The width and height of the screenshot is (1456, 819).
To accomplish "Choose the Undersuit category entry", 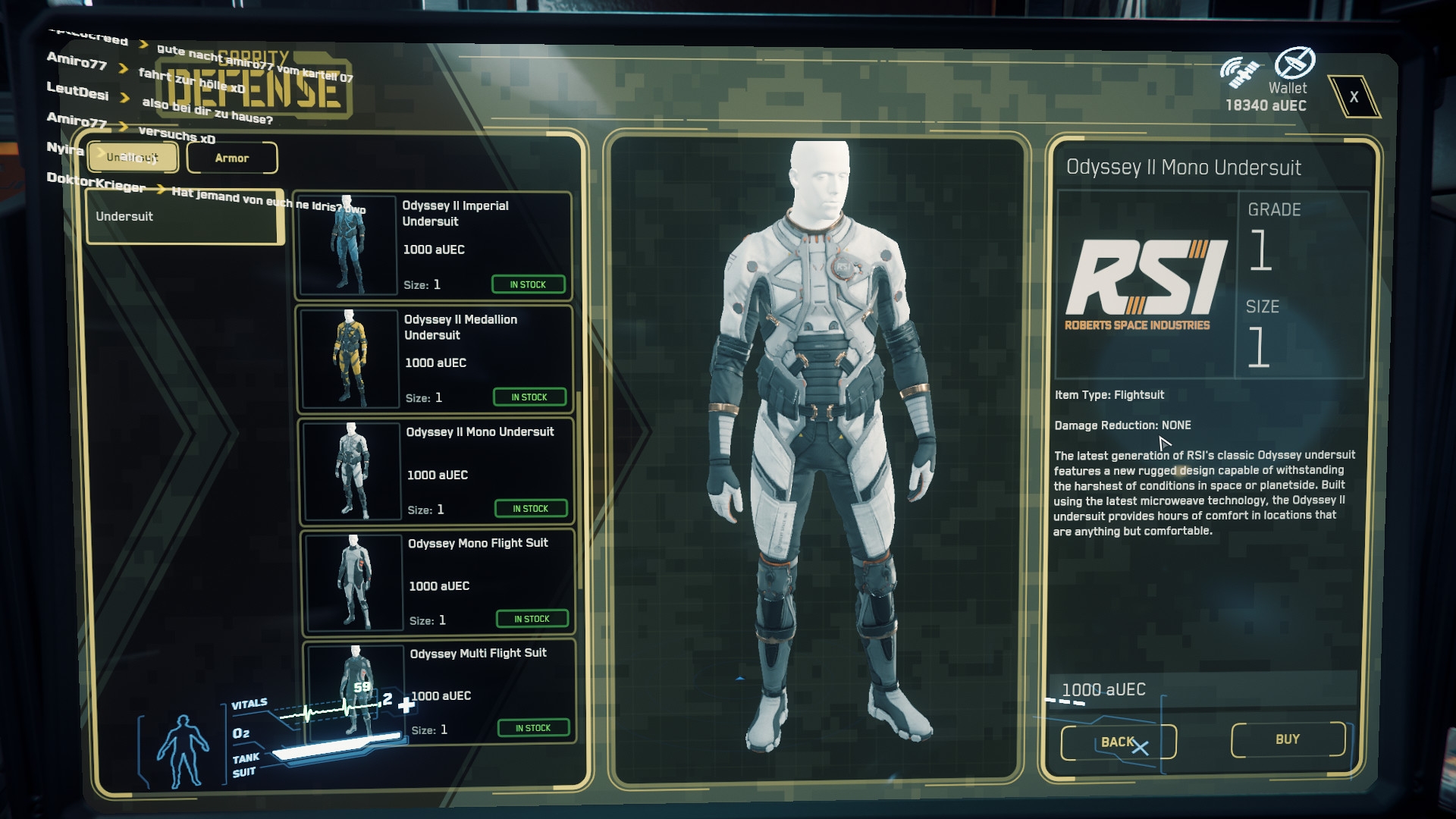I will coord(184,217).
